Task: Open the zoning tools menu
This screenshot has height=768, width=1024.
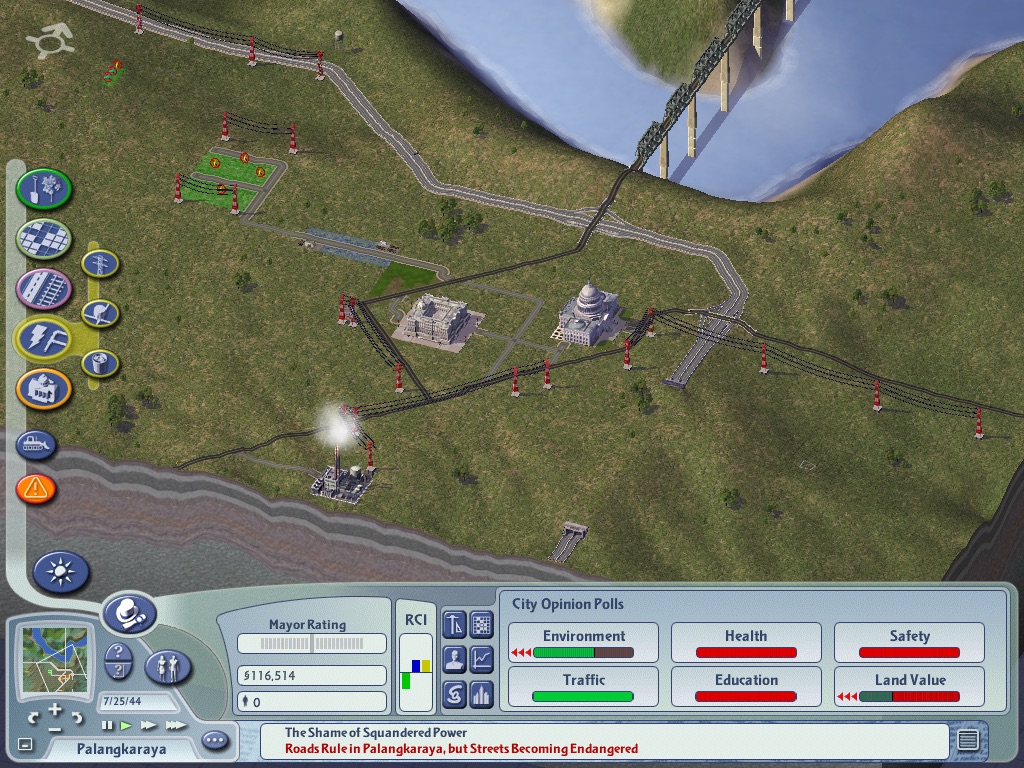Action: tap(44, 238)
